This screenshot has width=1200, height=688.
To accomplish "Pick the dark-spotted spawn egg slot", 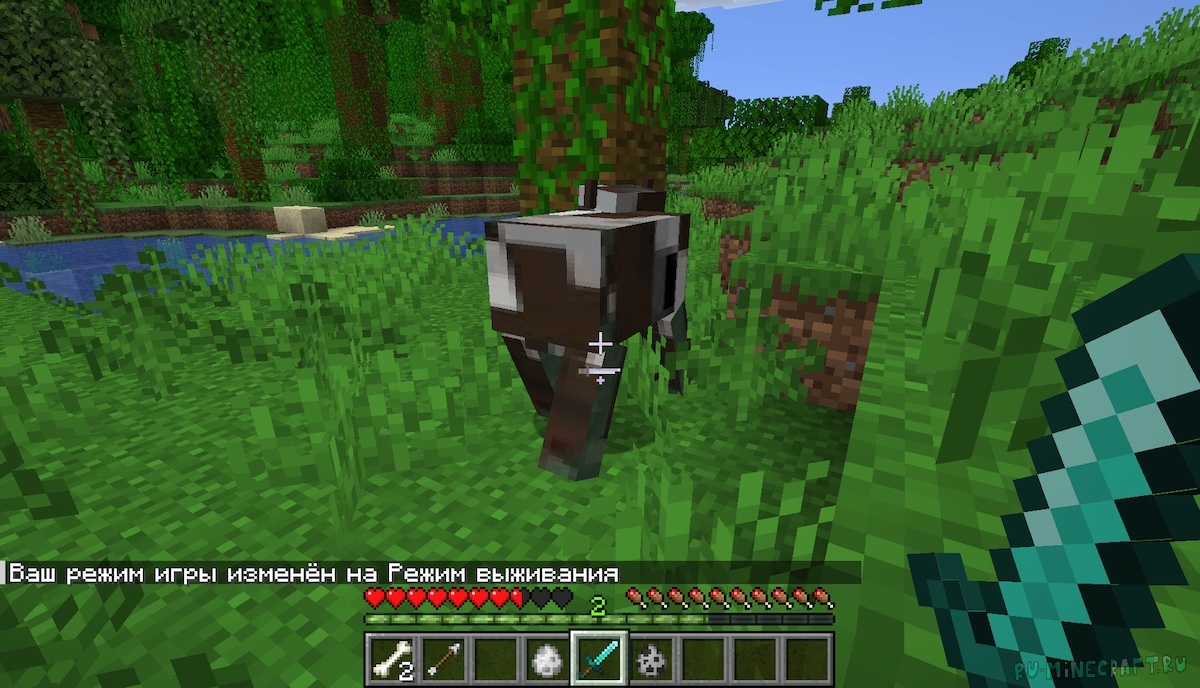I will coord(650,657).
